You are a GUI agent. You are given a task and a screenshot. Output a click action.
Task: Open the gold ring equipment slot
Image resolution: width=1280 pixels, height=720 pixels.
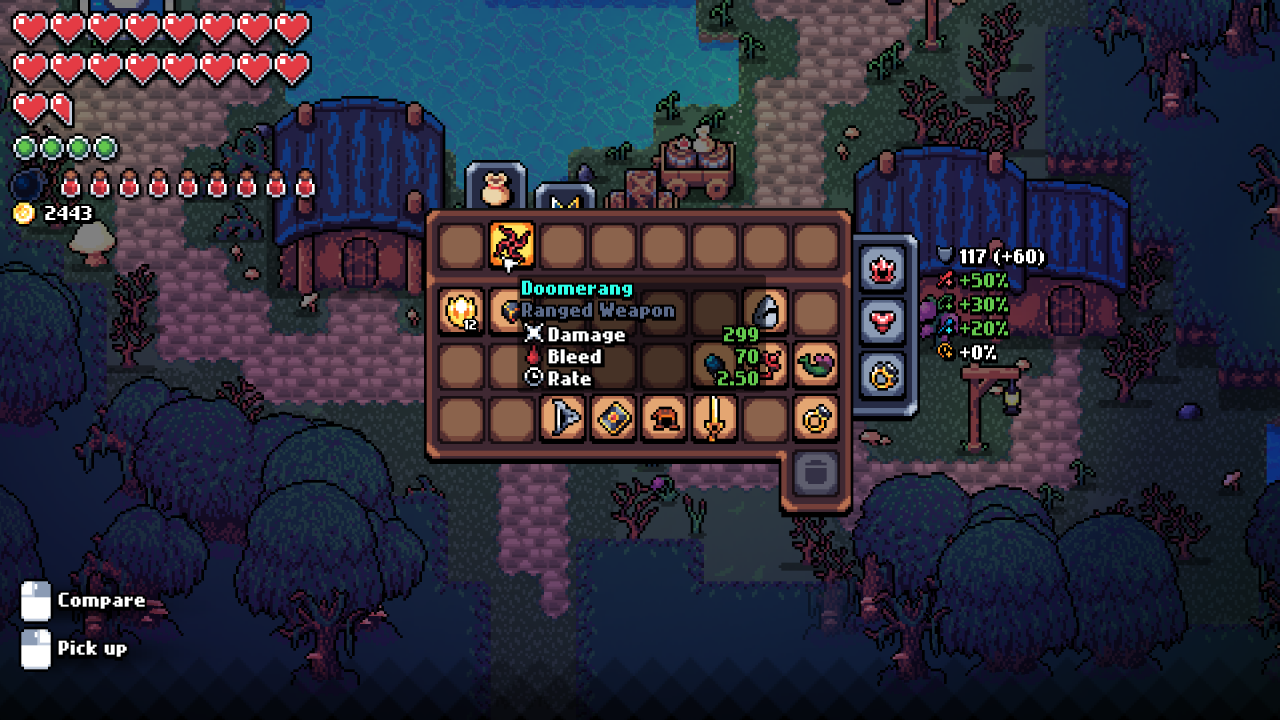885,375
